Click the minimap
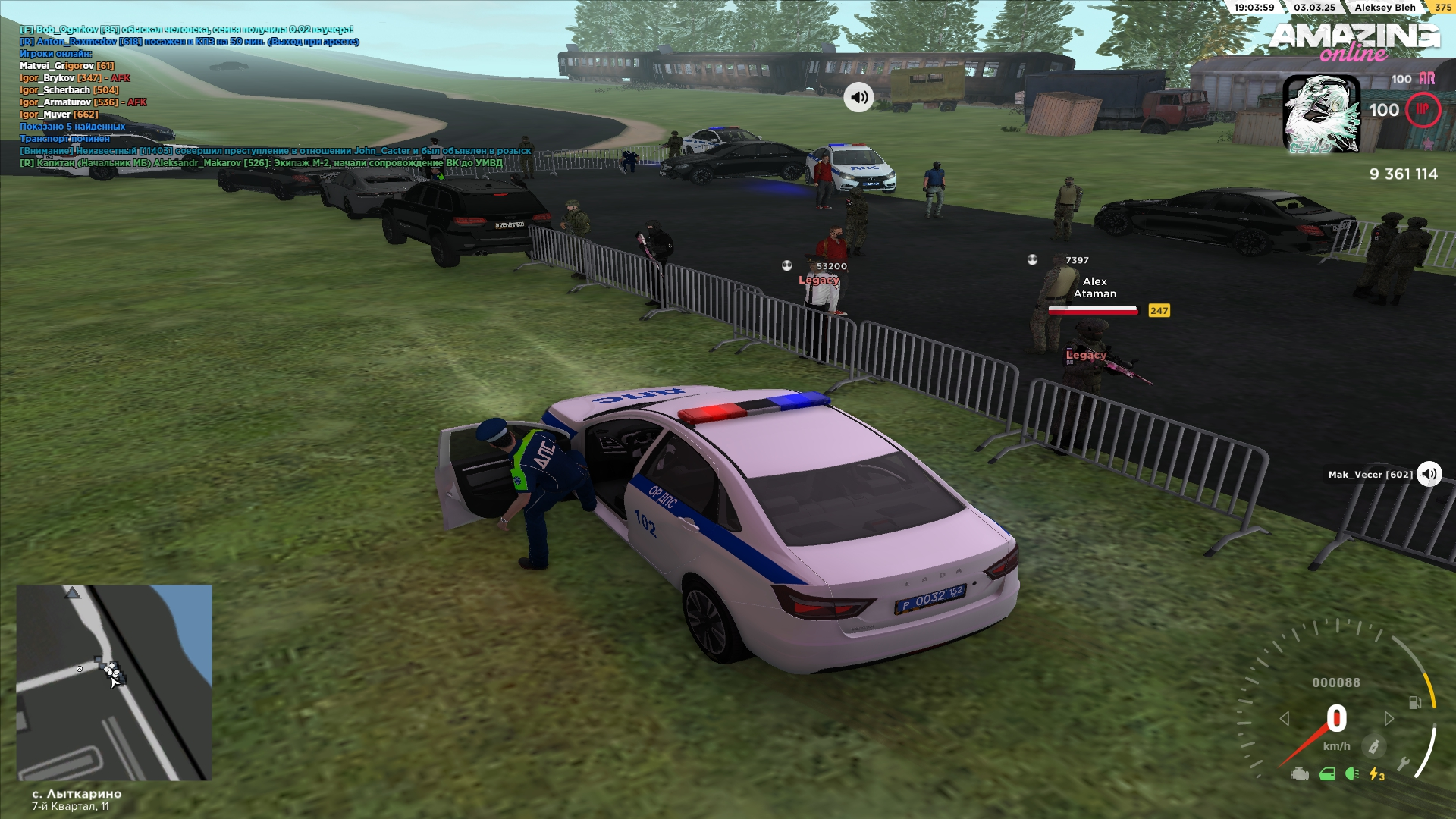 coord(114,682)
